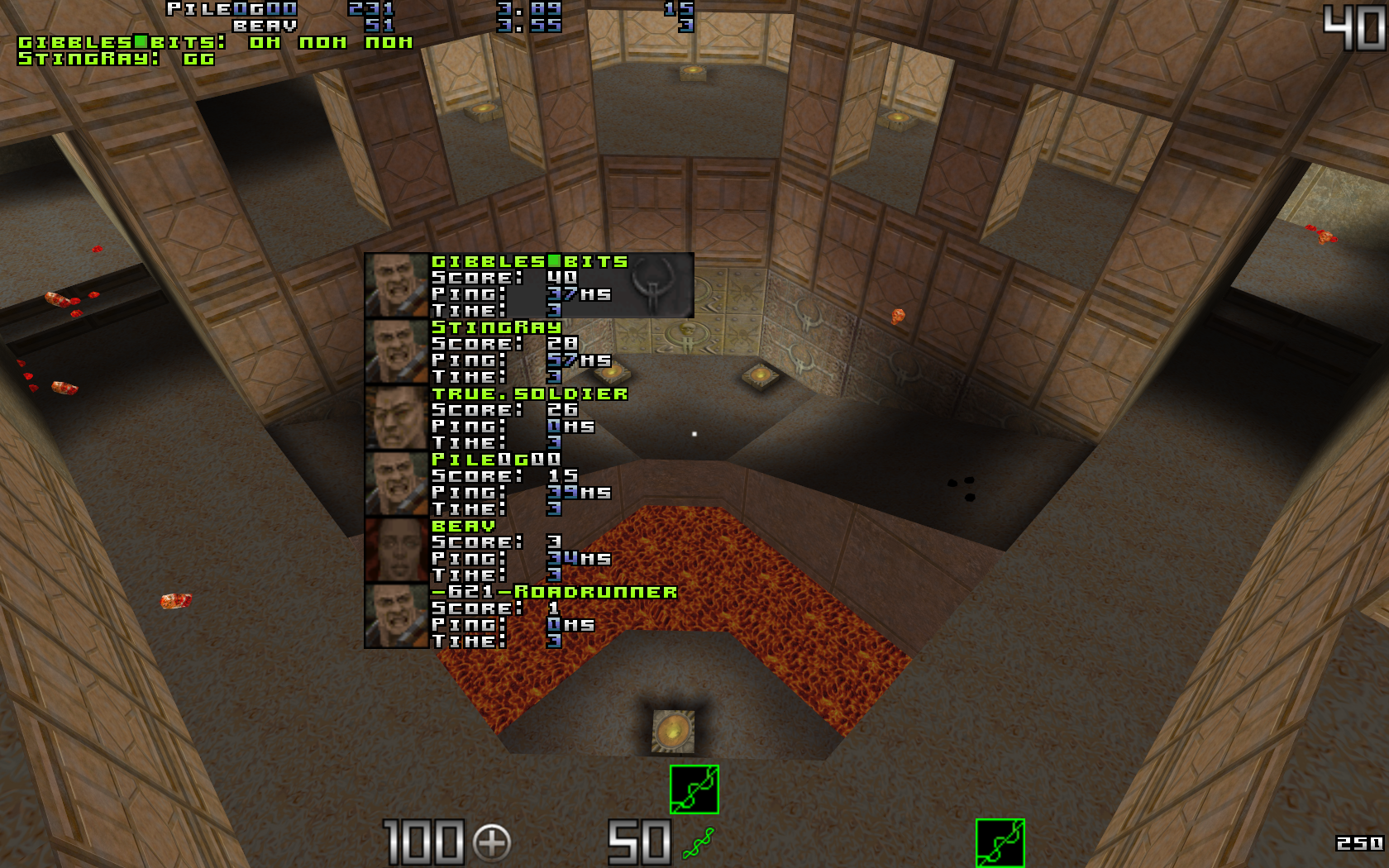The image size is (1389, 868).
Task: Click the small grapple icon beside ammo count
Action: [x=699, y=843]
